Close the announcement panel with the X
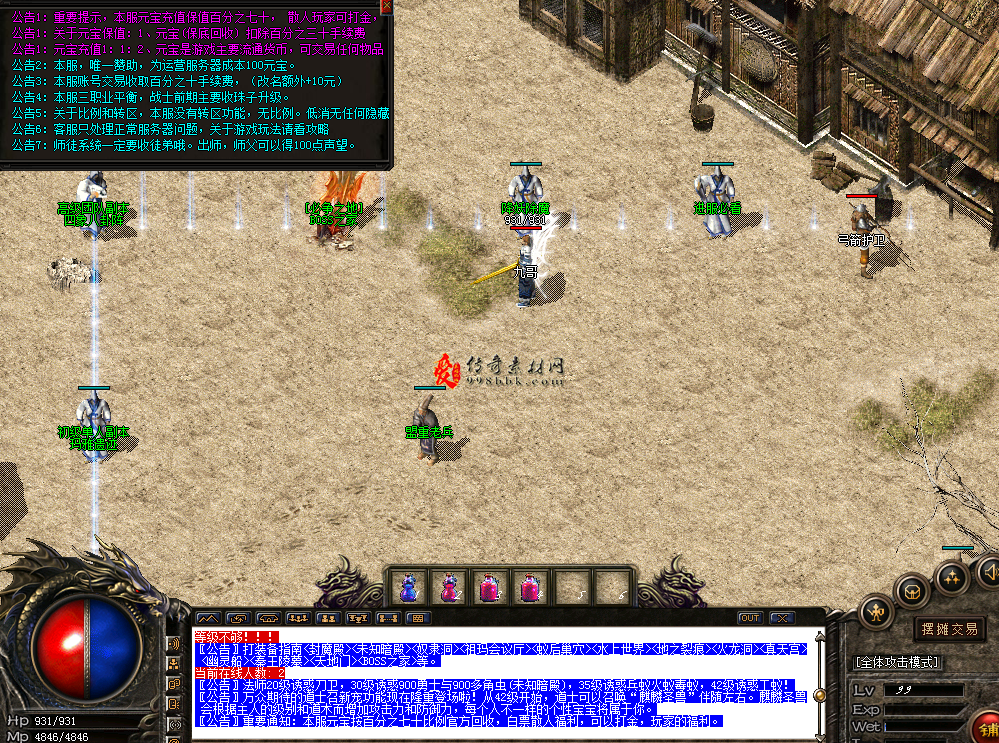Screen dimensions: 999x743 click(387, 7)
